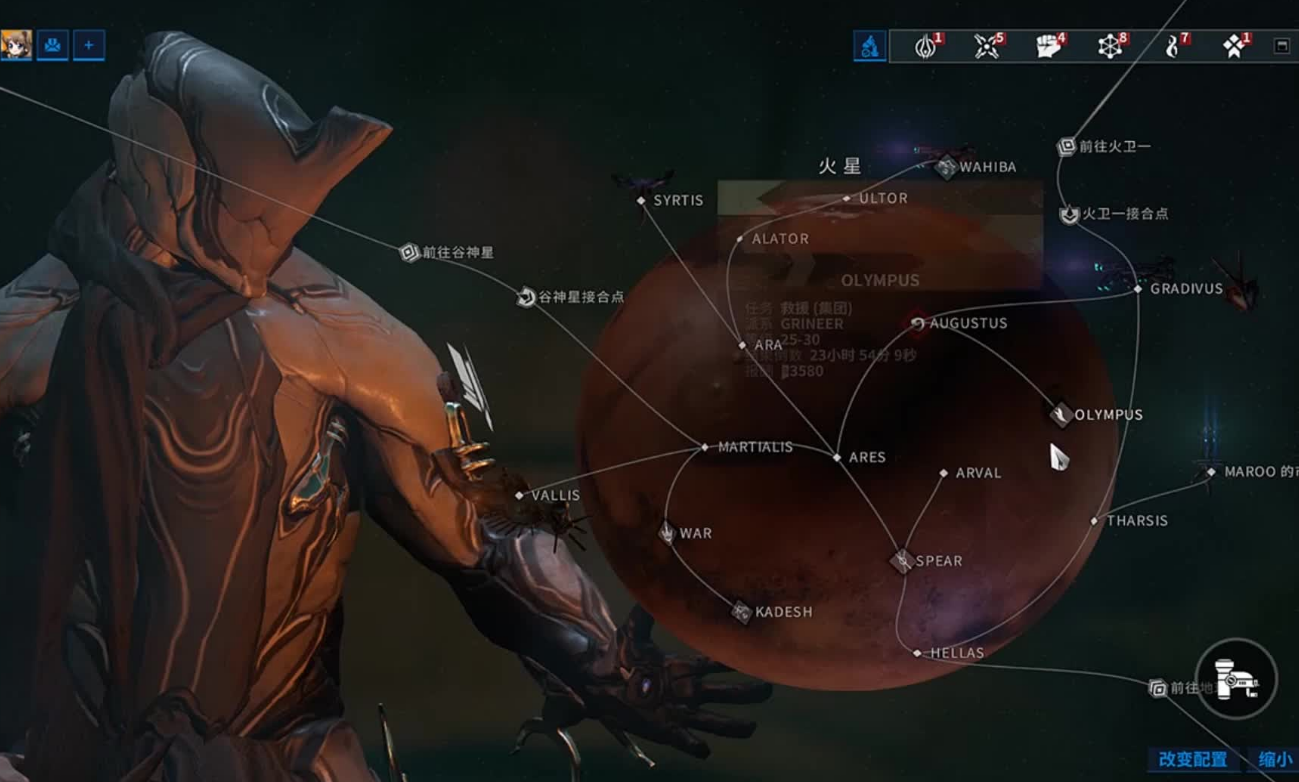Screen dimensions: 1299x782
Task: Choose the AUGUSTUS node on Mars
Action: point(918,323)
